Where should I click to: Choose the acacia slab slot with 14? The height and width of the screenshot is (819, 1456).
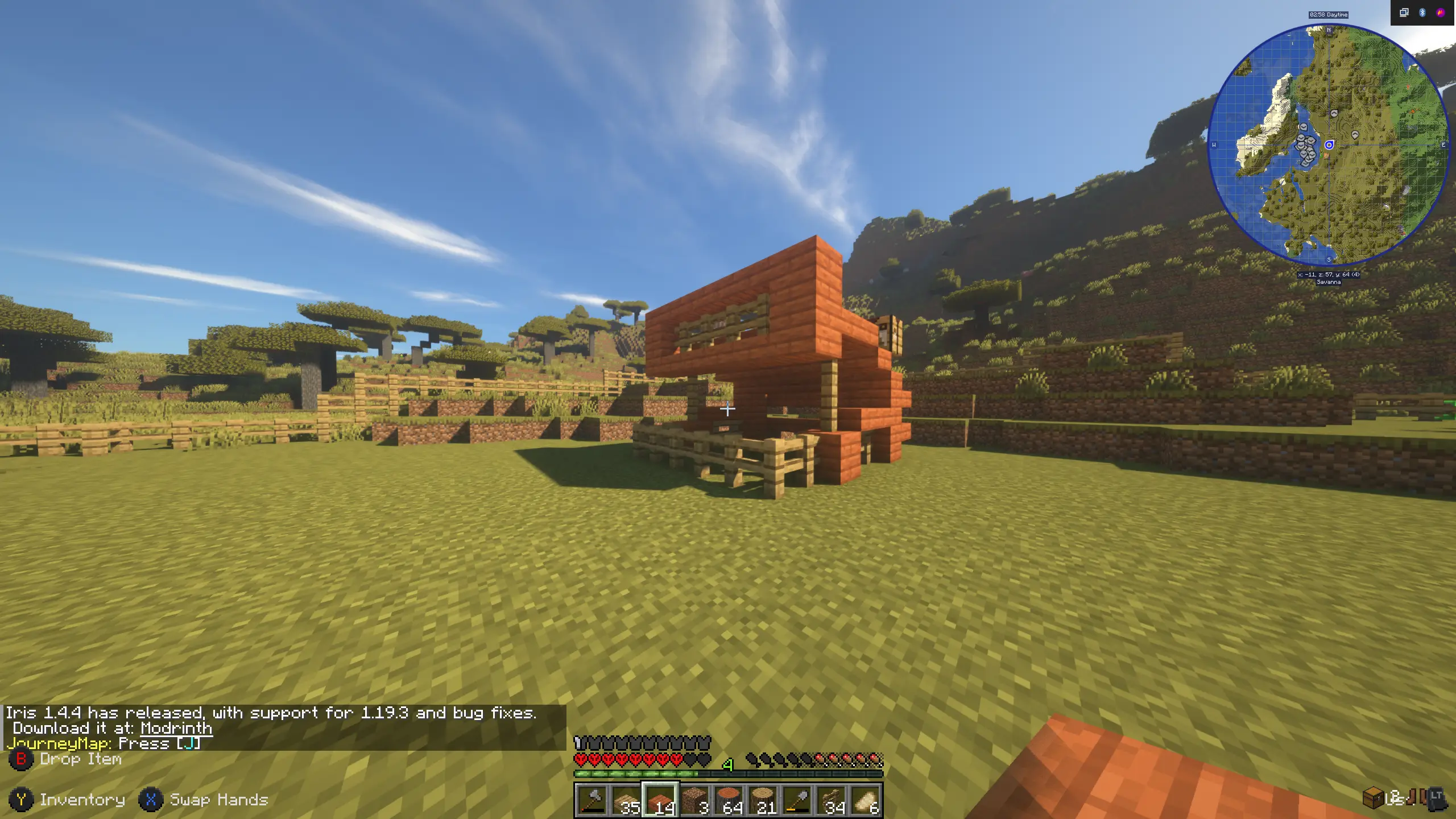(x=660, y=800)
